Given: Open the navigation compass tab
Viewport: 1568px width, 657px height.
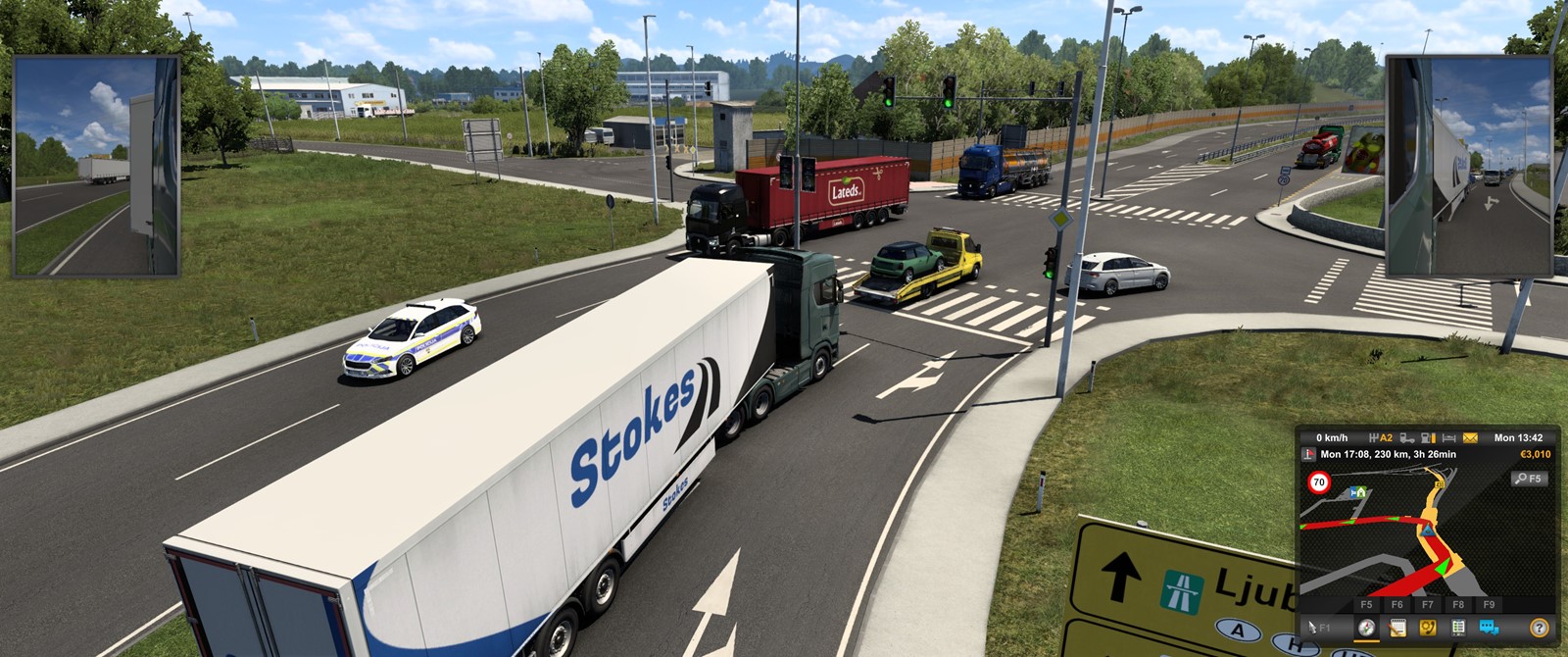Looking at the screenshot, I should coord(1366,628).
